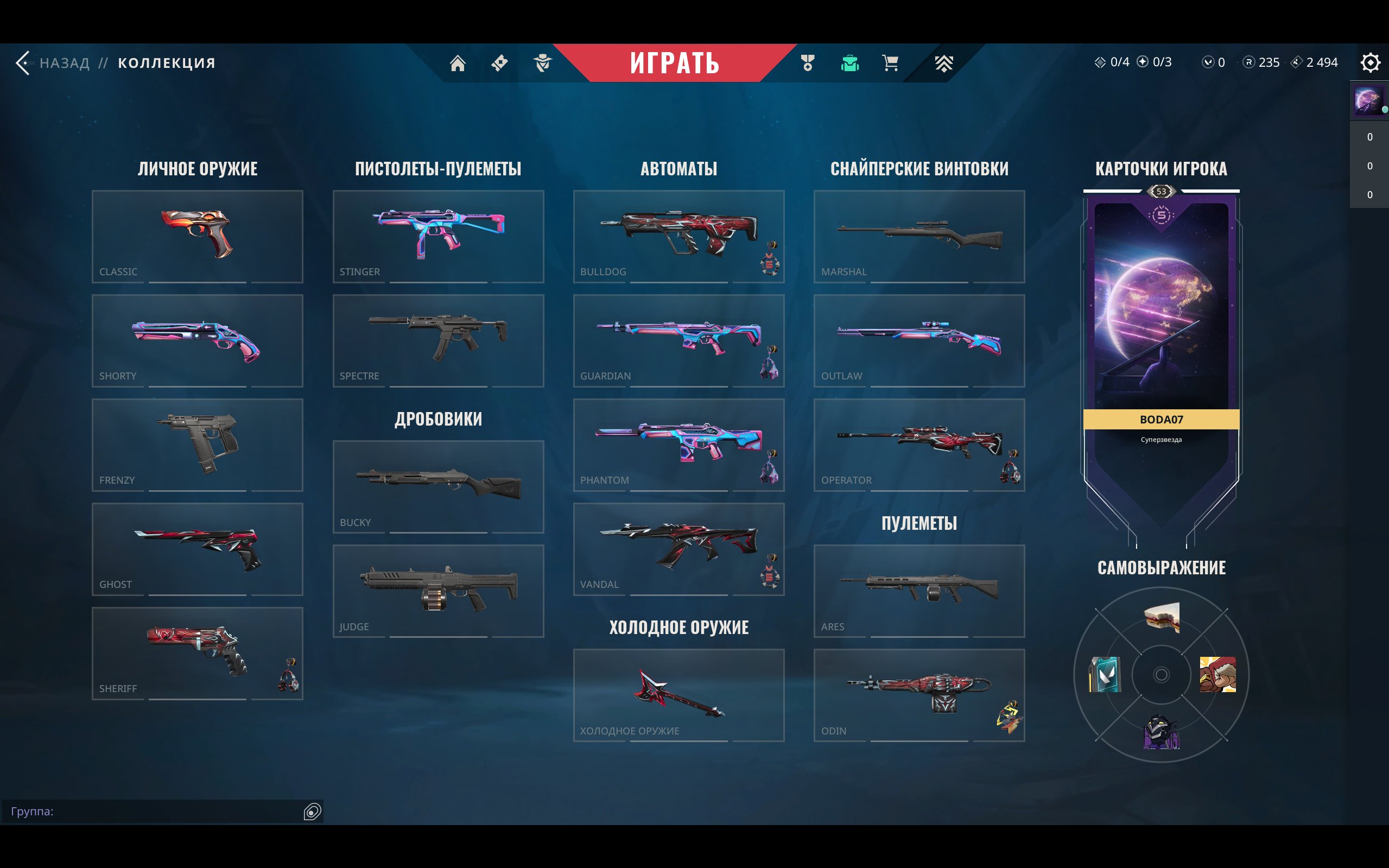Viewport: 1389px width, 868px height.
Task: Select the Collection backpack icon
Action: [x=849, y=63]
